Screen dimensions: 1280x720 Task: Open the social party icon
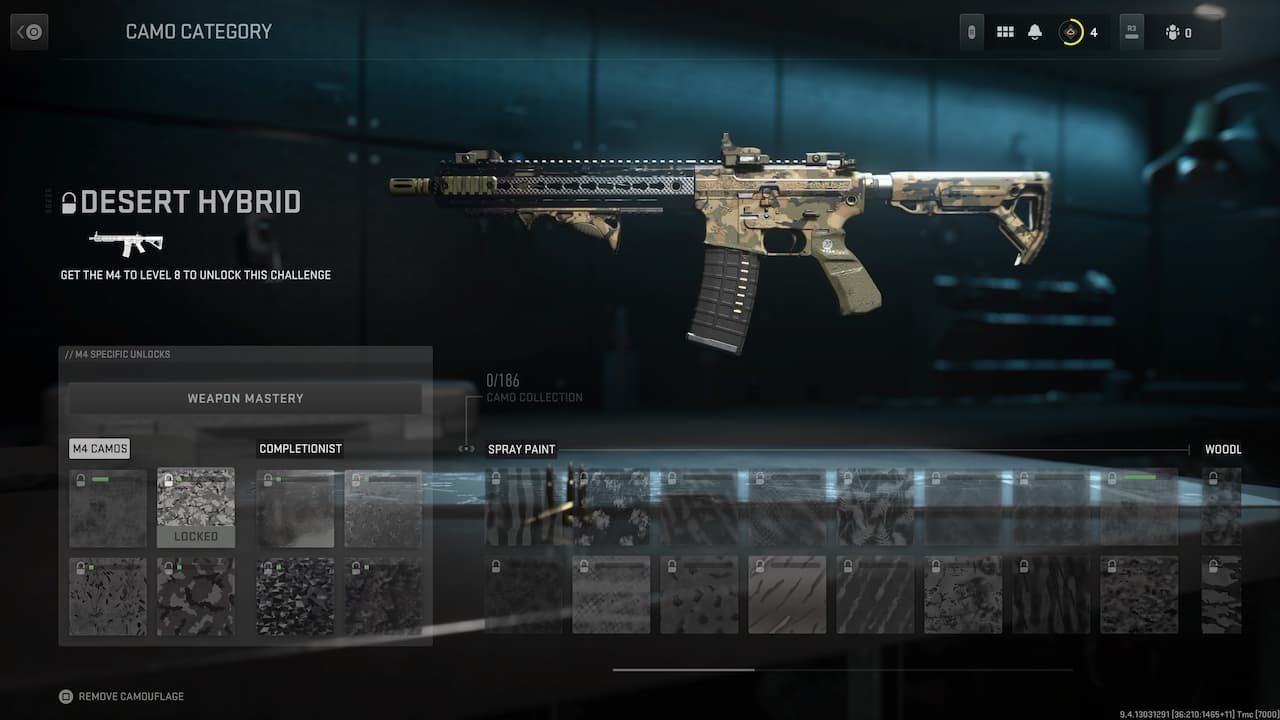1173,32
